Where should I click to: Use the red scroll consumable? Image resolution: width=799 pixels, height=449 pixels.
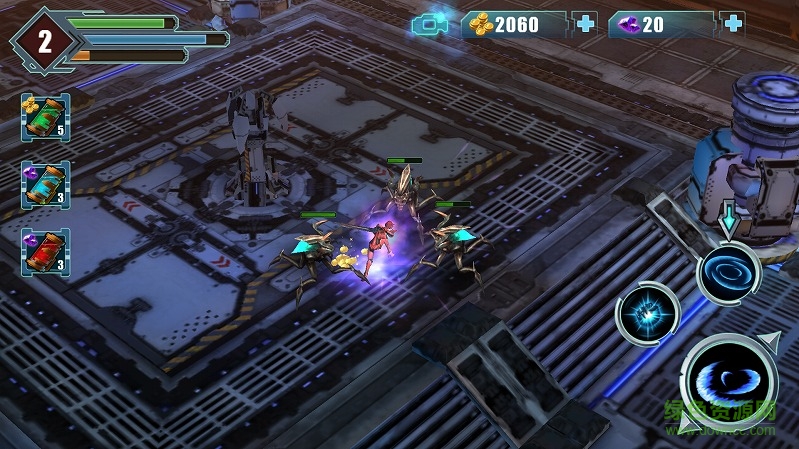click(x=46, y=252)
